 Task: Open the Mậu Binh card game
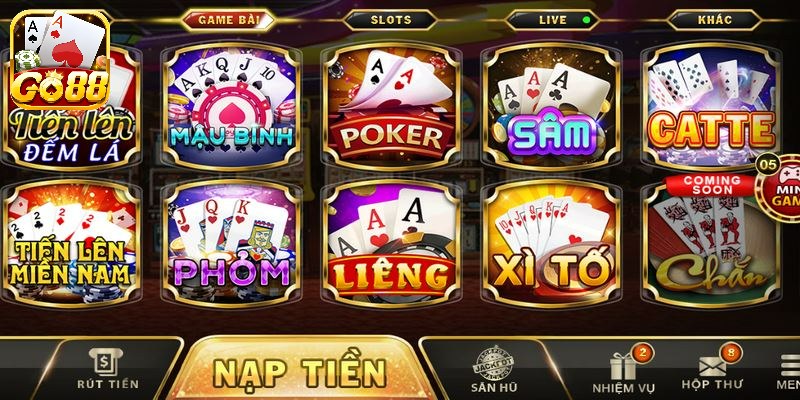(x=231, y=105)
